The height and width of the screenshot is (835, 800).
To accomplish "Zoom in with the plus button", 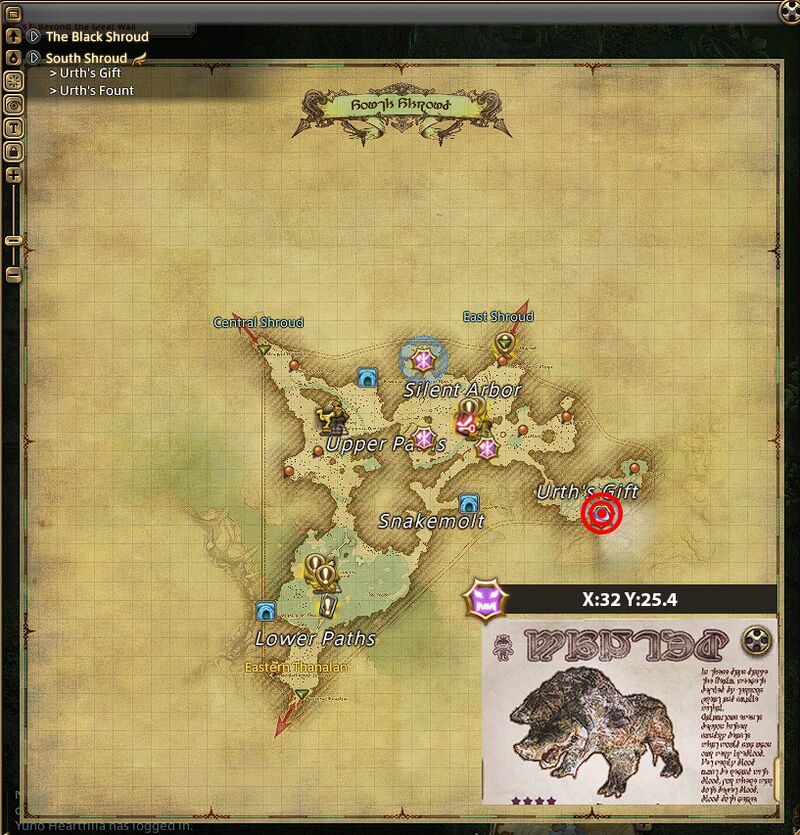I will 14,175.
